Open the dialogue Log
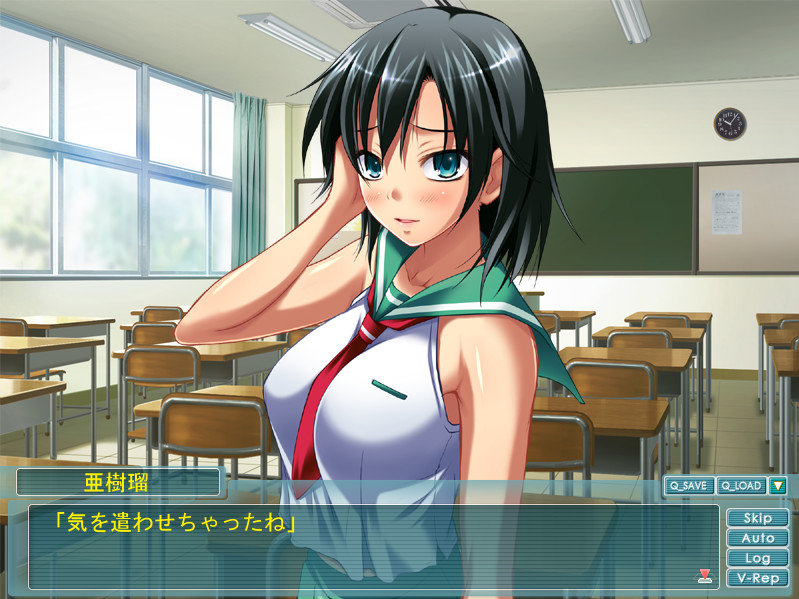This screenshot has height=599, width=799. point(757,558)
